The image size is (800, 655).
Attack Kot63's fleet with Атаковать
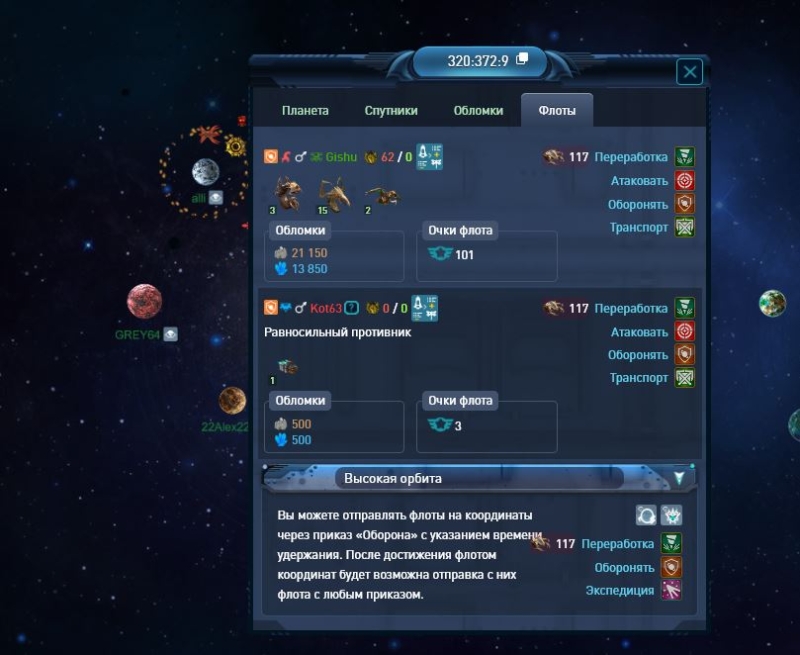click(x=684, y=332)
